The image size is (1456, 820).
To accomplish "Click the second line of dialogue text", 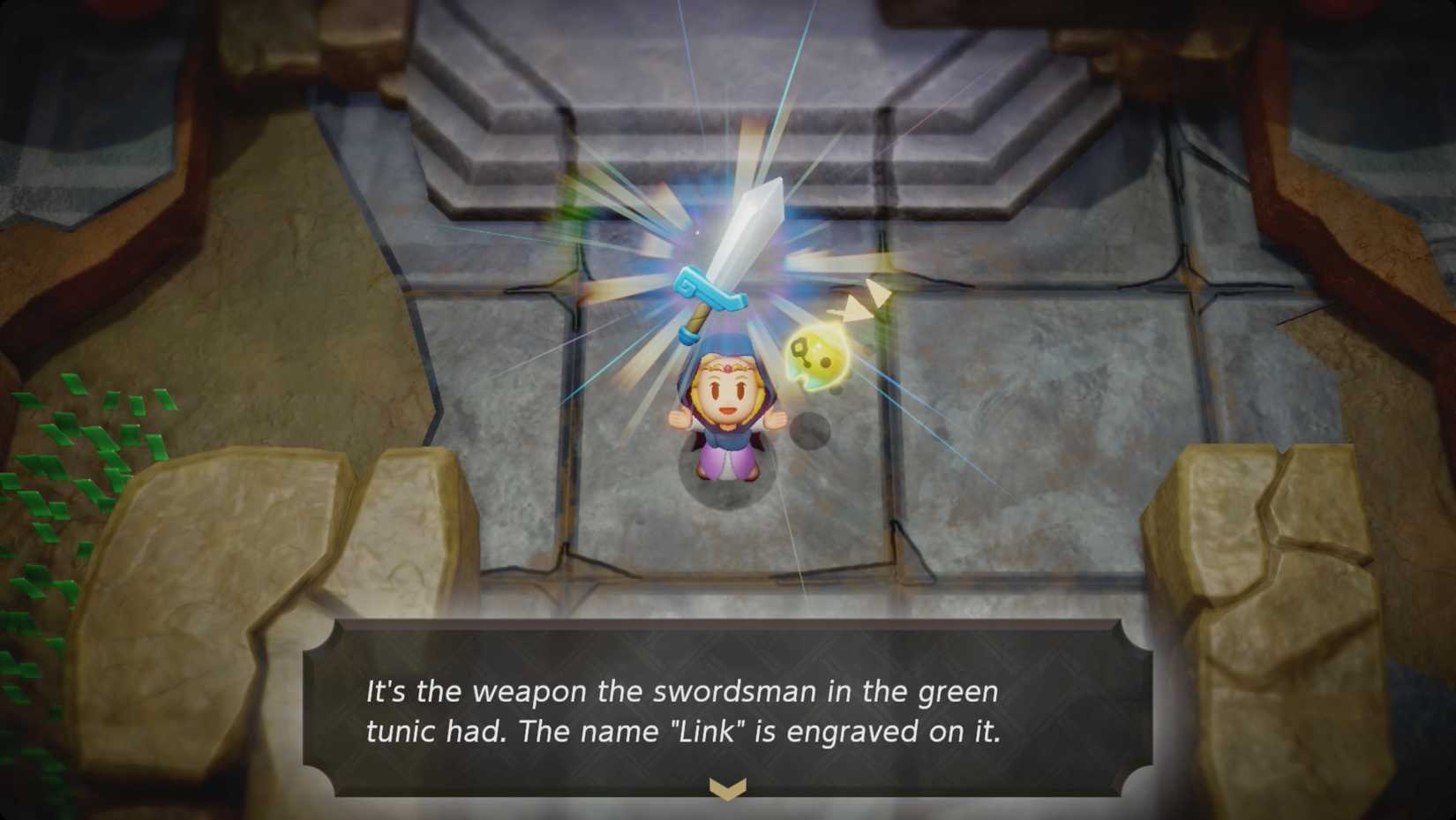I will [x=684, y=731].
